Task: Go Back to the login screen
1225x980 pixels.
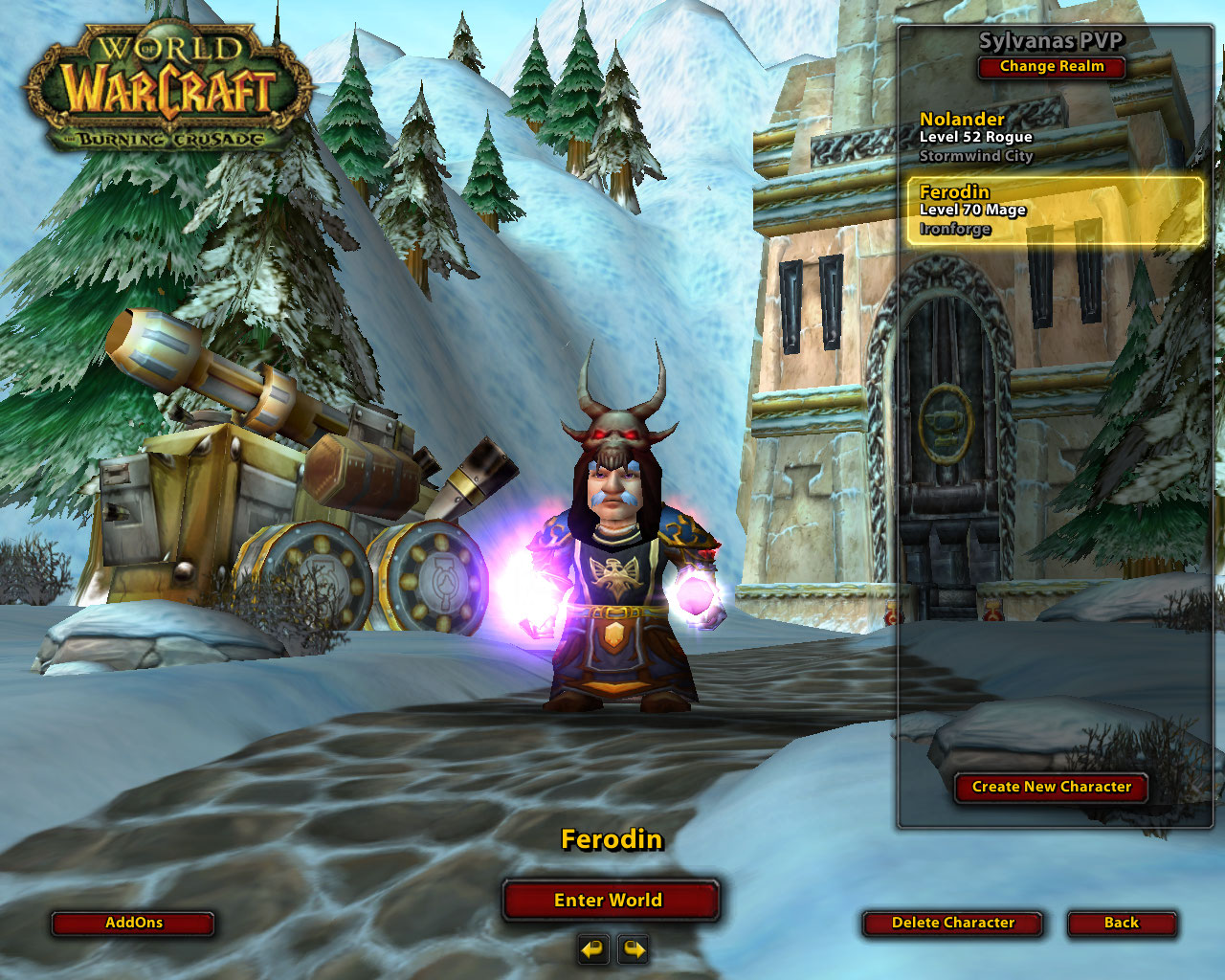Action: 1121,923
